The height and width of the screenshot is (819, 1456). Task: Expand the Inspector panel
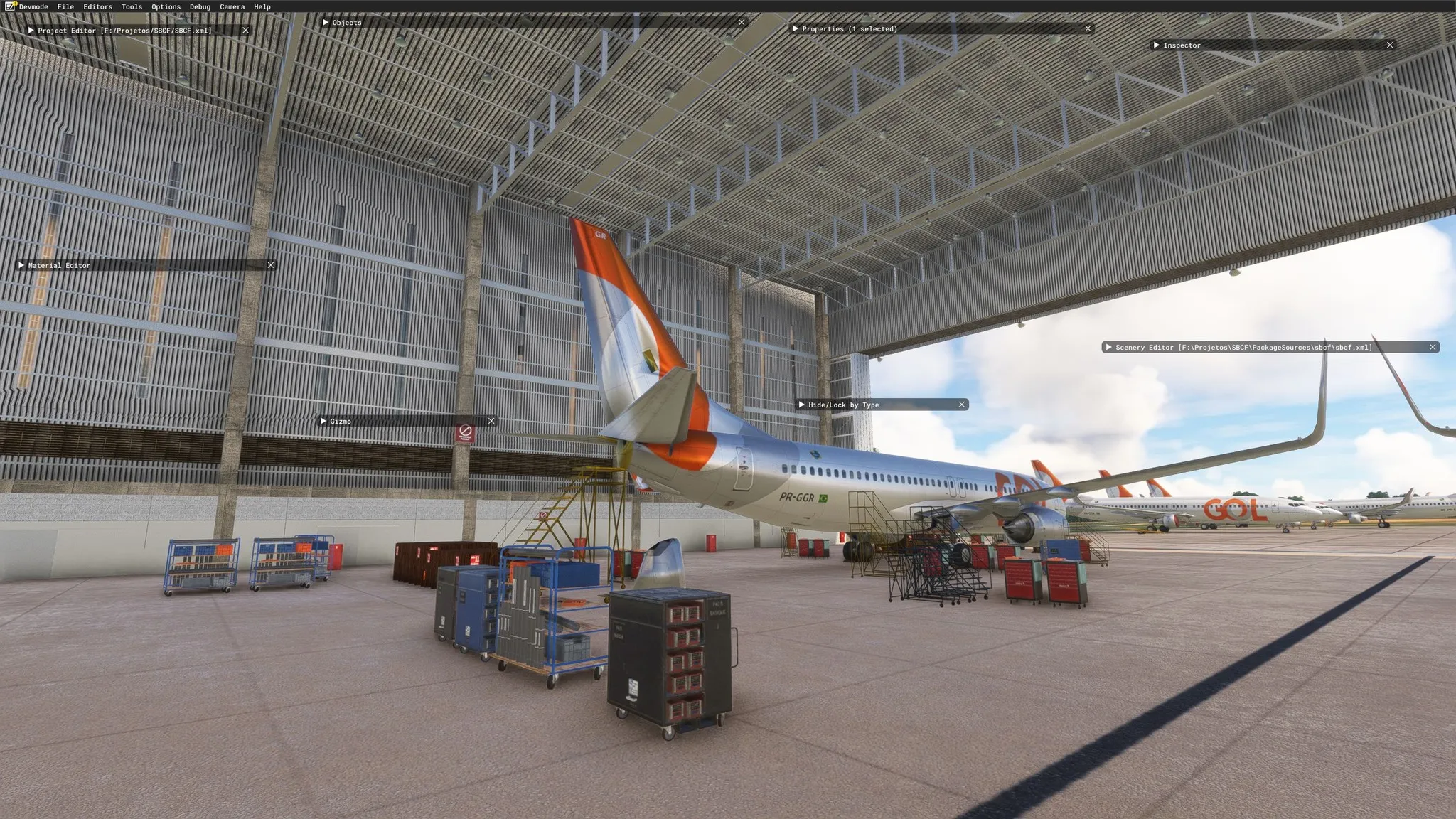pyautogui.click(x=1157, y=45)
